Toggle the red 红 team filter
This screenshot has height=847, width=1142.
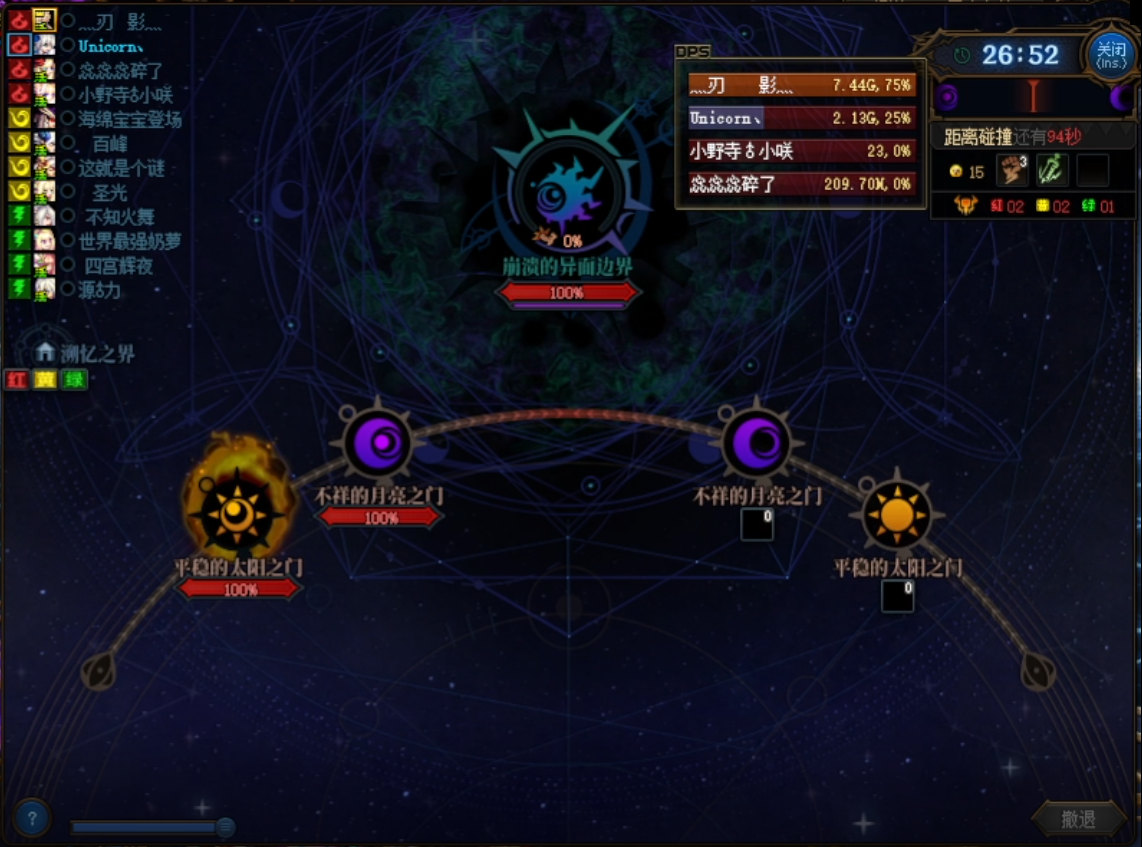pos(16,380)
